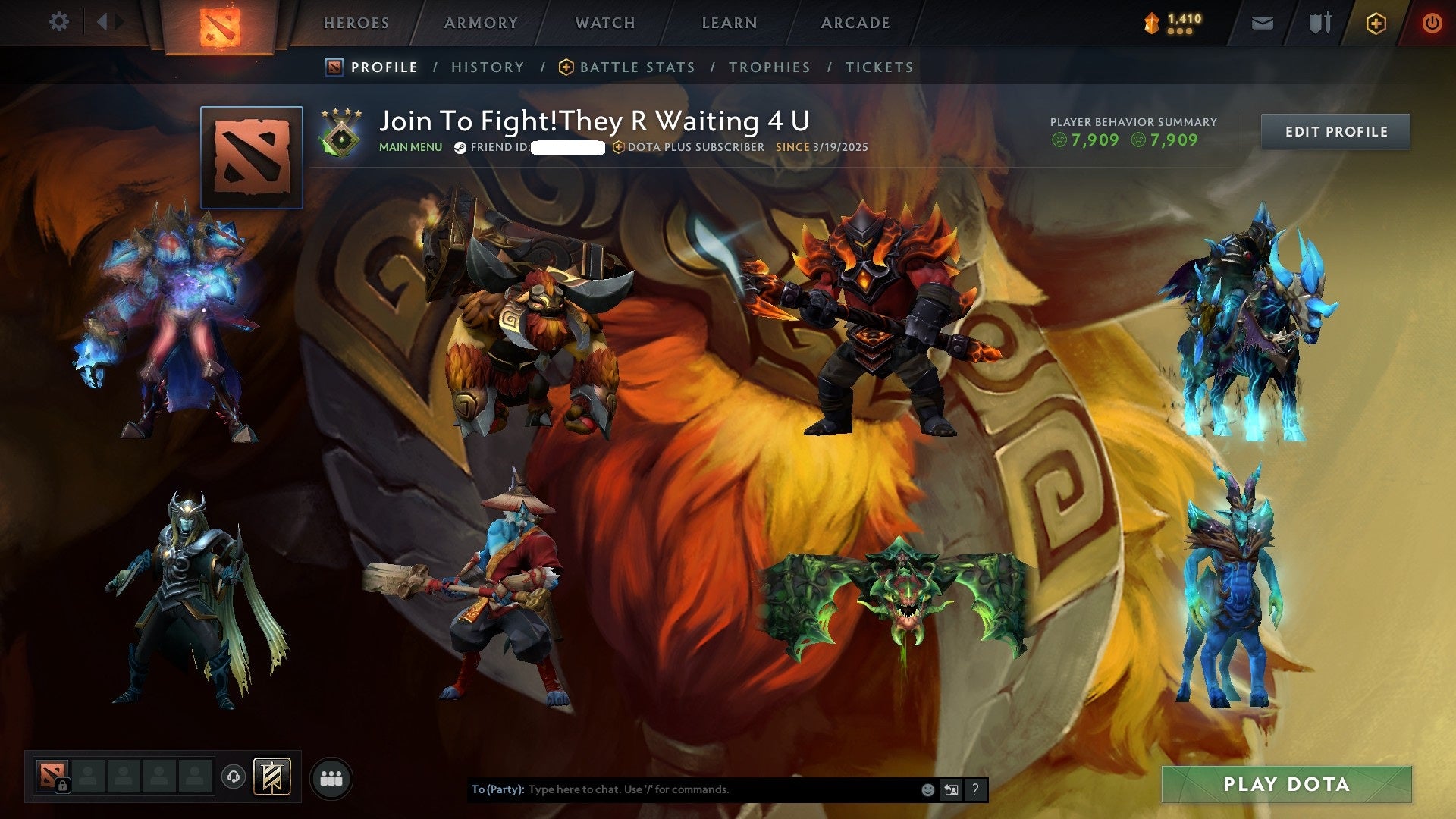Click the chat channel switcher icon
The width and height of the screenshot is (1456, 819).
pyautogui.click(x=951, y=789)
